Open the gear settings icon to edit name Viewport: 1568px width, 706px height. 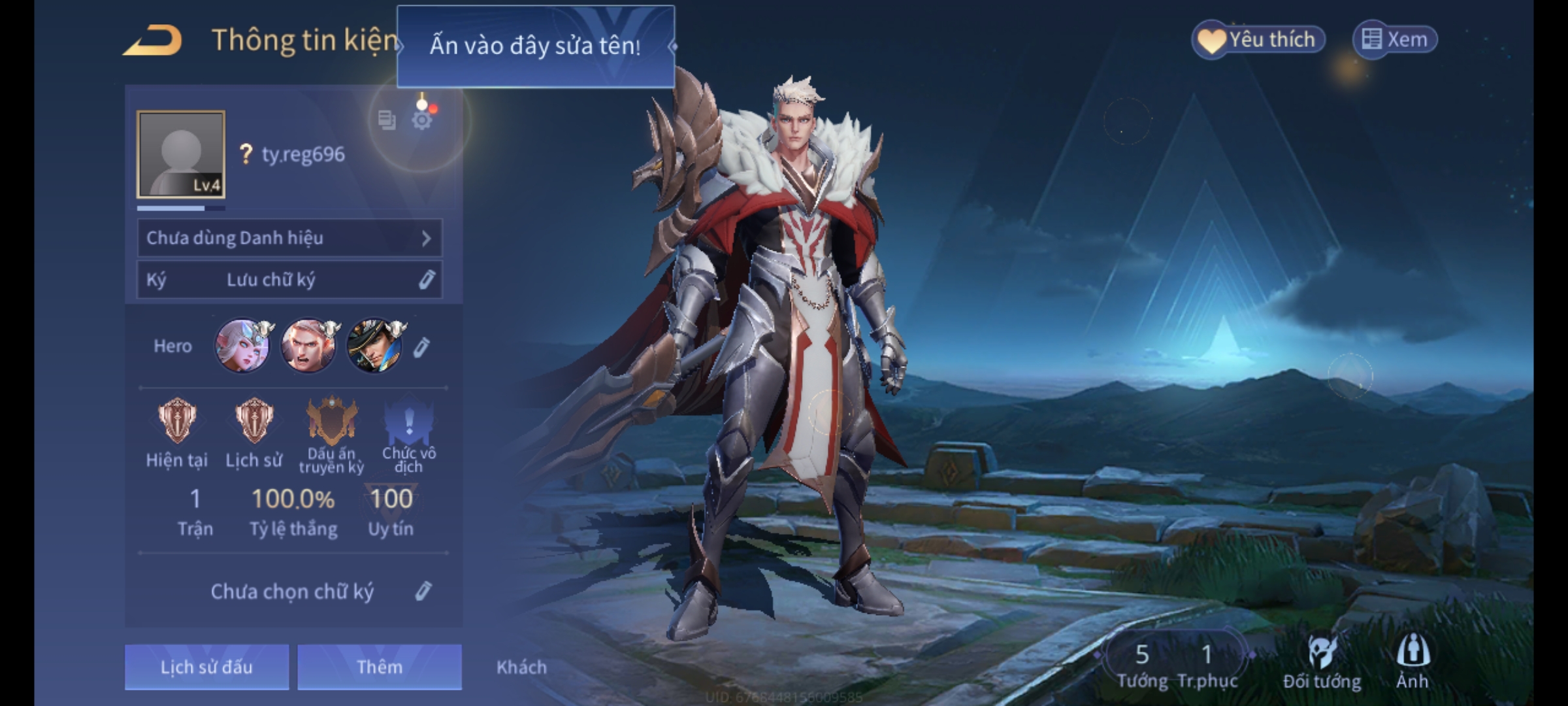422,120
